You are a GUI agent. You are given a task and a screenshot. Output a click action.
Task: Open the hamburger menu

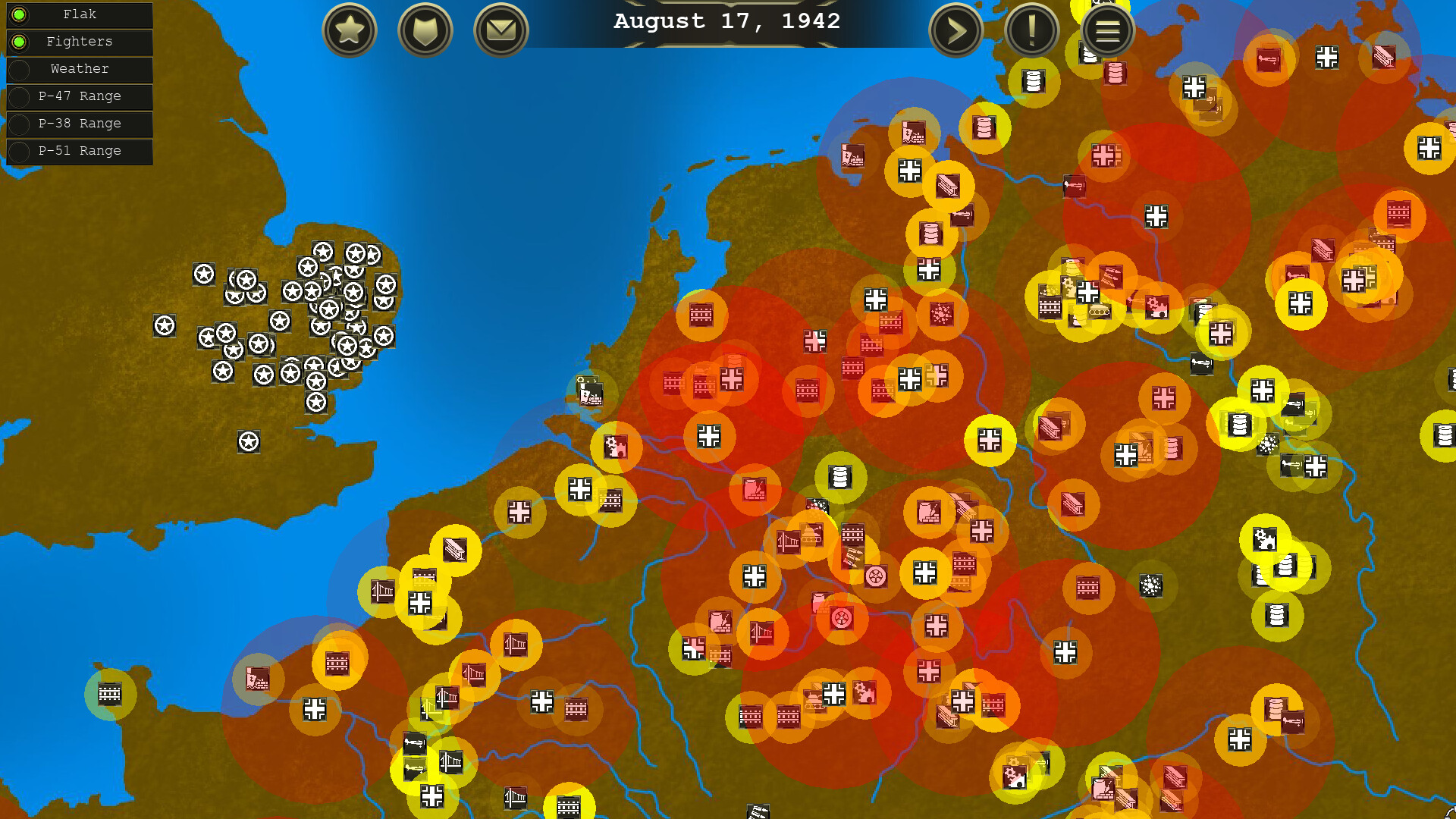click(x=1107, y=30)
